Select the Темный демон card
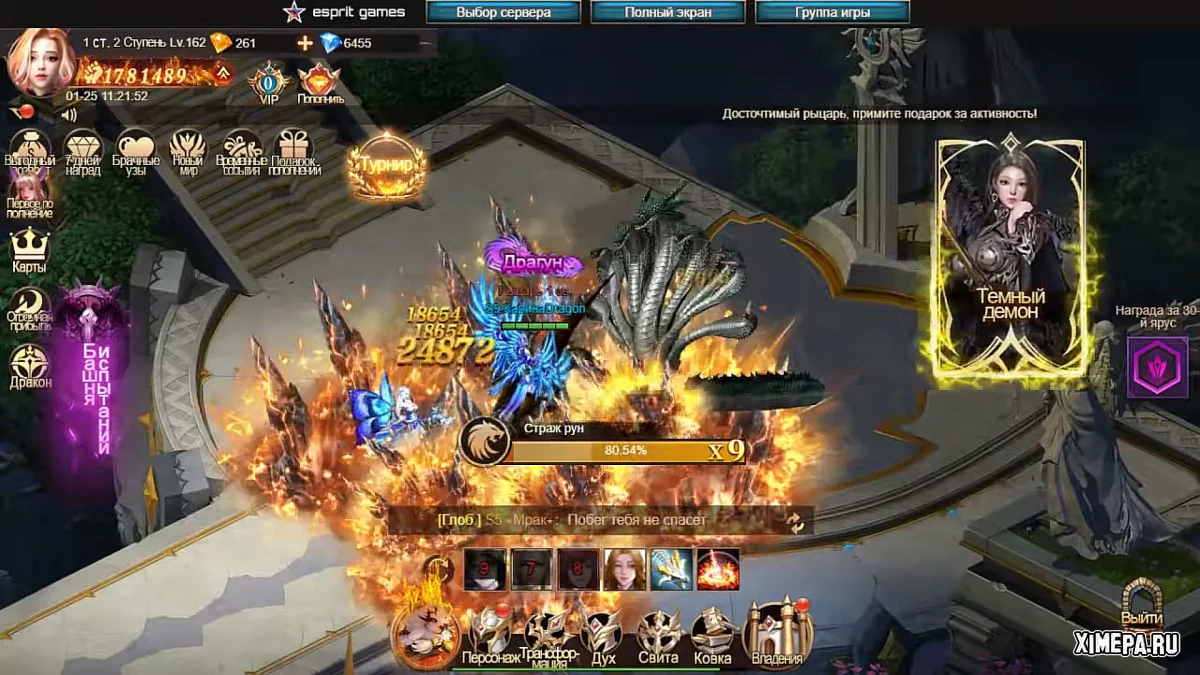This screenshot has width=1200, height=675. click(1011, 261)
